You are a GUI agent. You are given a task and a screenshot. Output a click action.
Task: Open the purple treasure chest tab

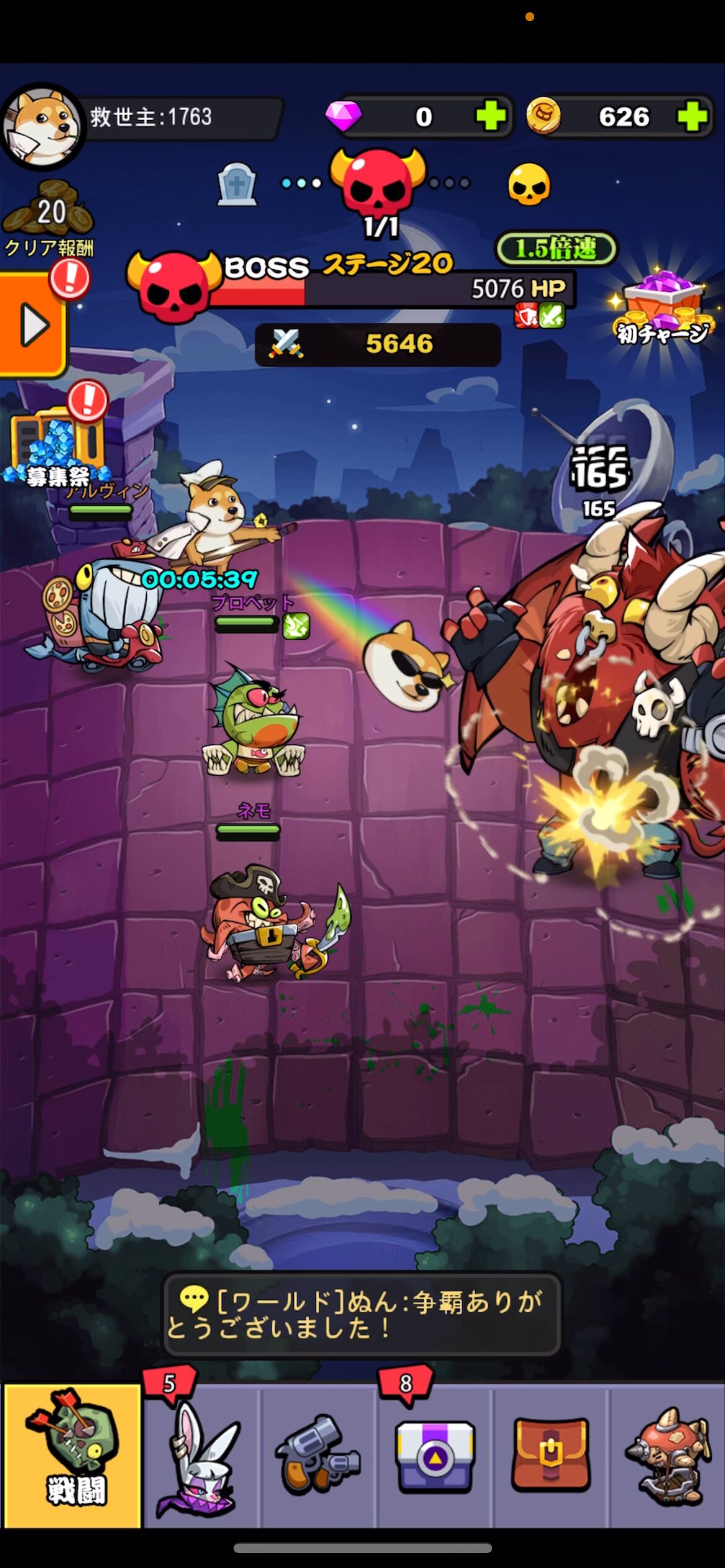[x=435, y=1455]
